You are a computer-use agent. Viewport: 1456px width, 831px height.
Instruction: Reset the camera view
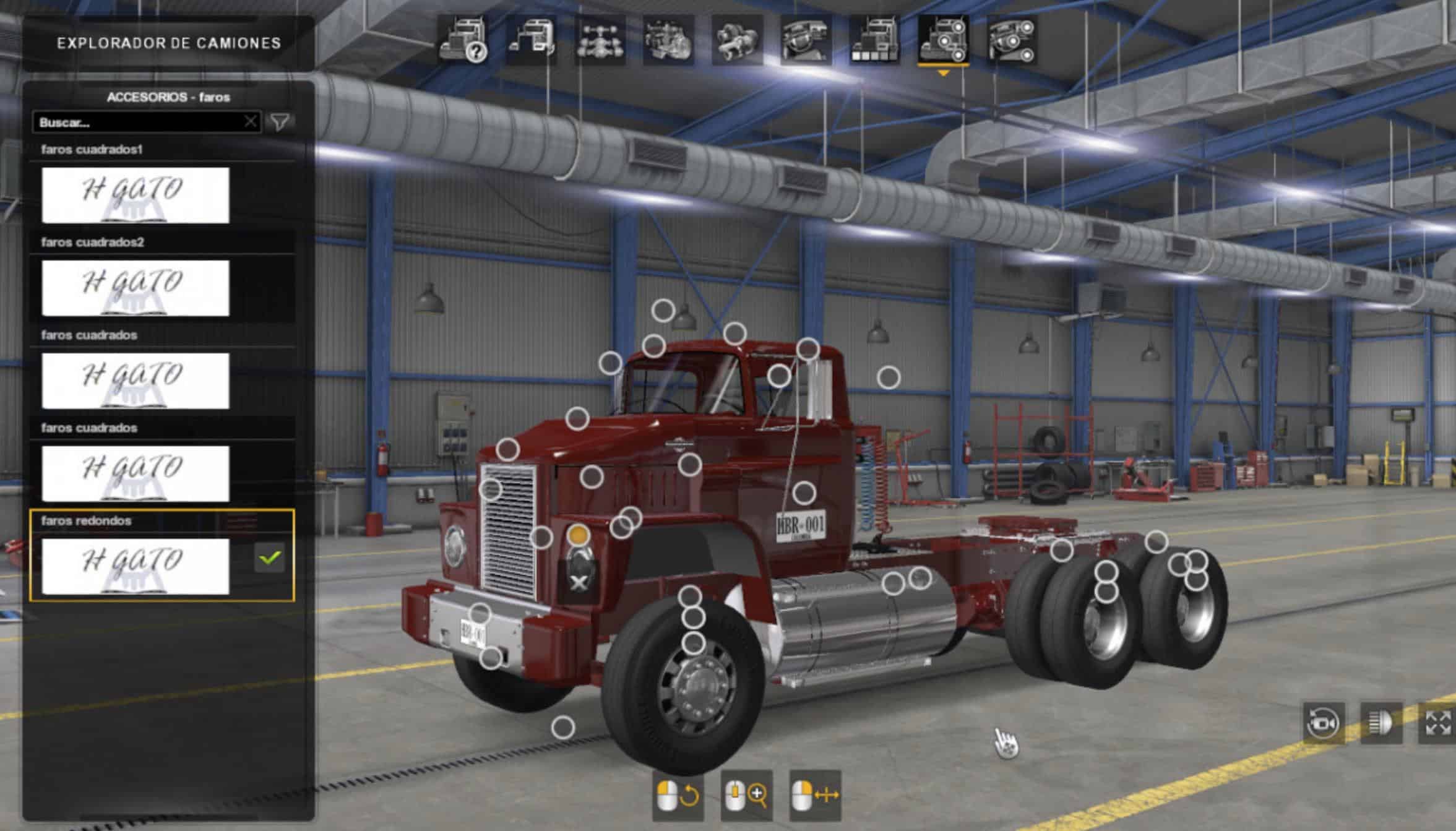[x=1323, y=722]
